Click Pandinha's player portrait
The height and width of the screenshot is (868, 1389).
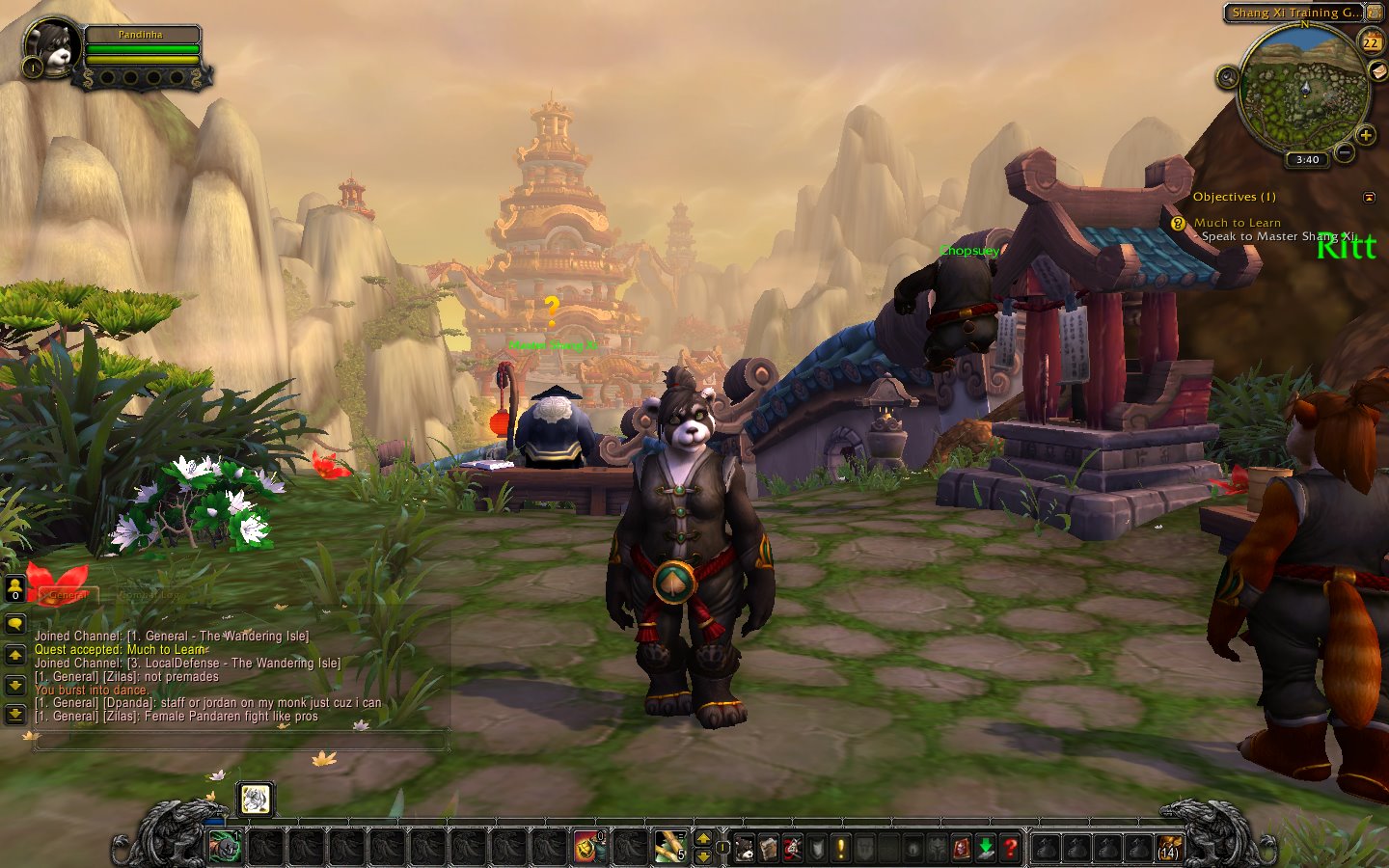(x=50, y=46)
